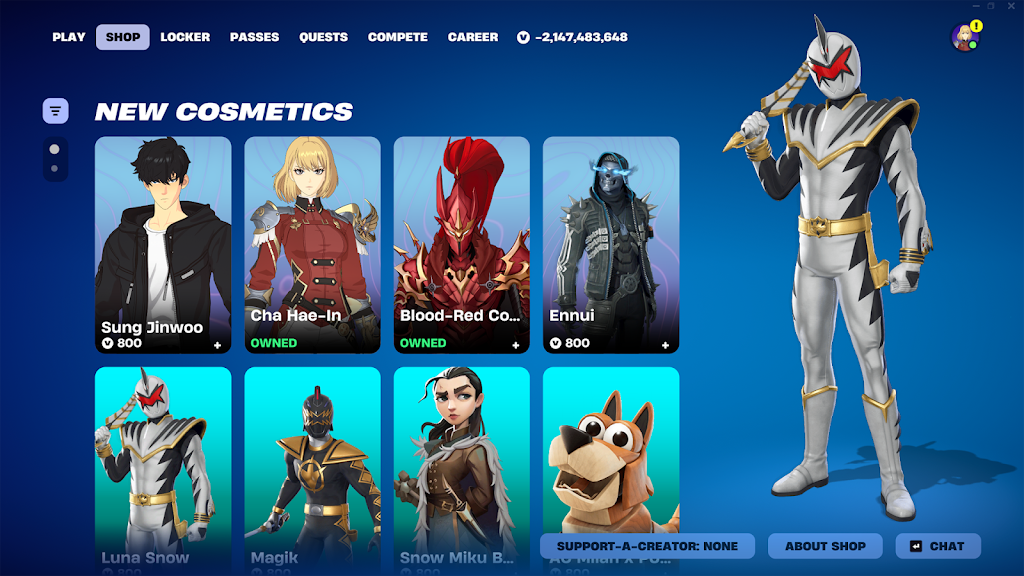The width and height of the screenshot is (1024, 576).
Task: Open the player profile avatar
Action: [965, 38]
